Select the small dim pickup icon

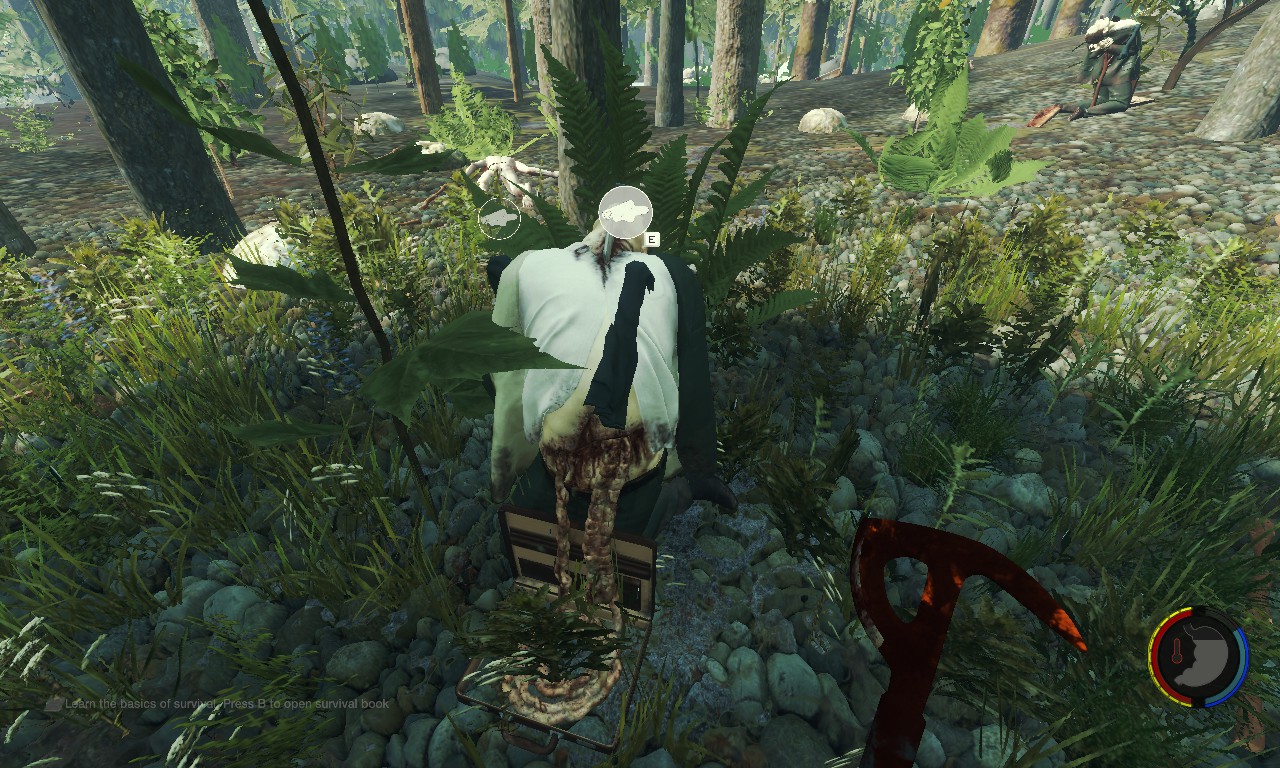pos(499,218)
